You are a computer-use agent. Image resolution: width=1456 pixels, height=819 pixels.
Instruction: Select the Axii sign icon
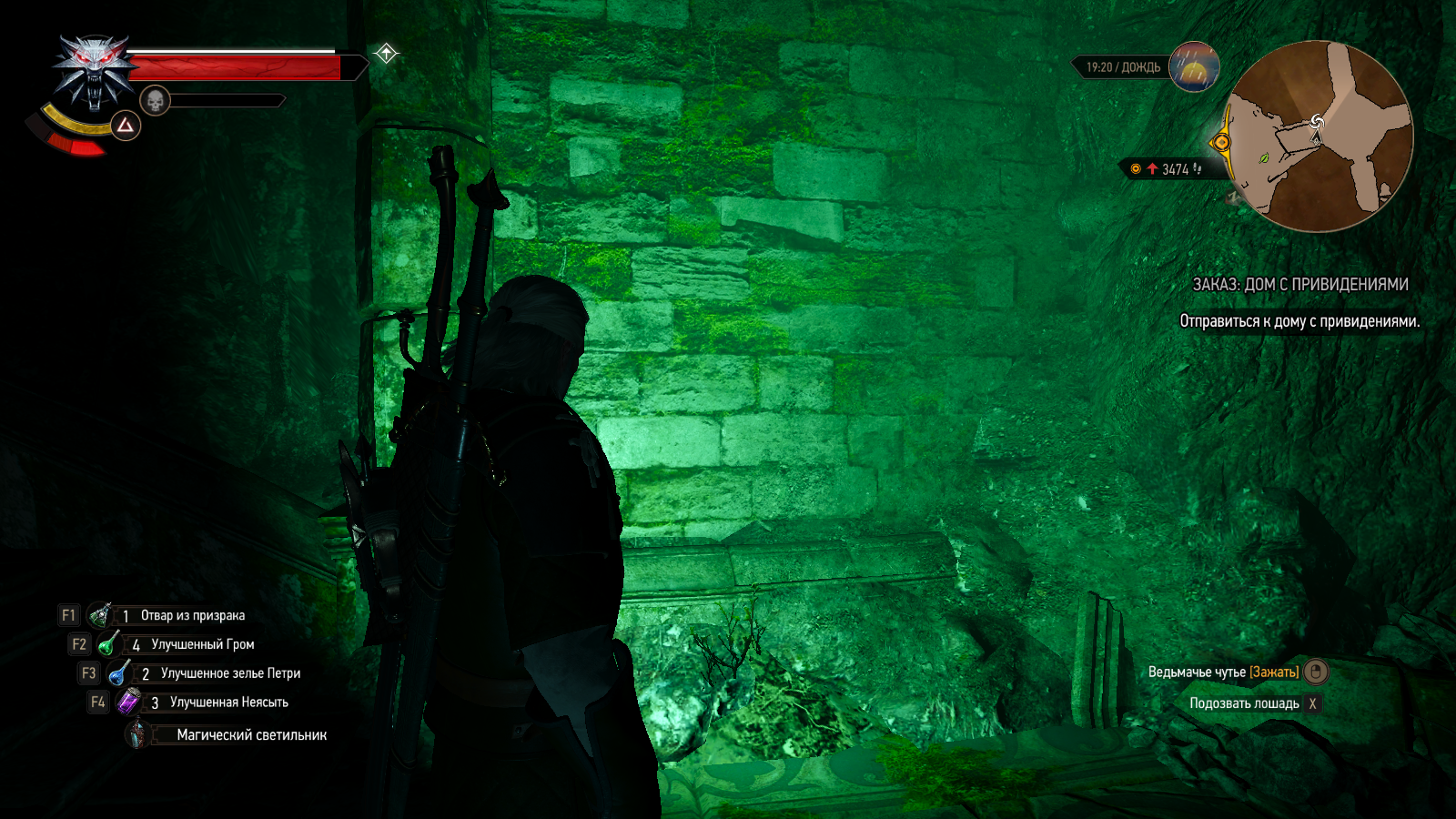(x=126, y=126)
